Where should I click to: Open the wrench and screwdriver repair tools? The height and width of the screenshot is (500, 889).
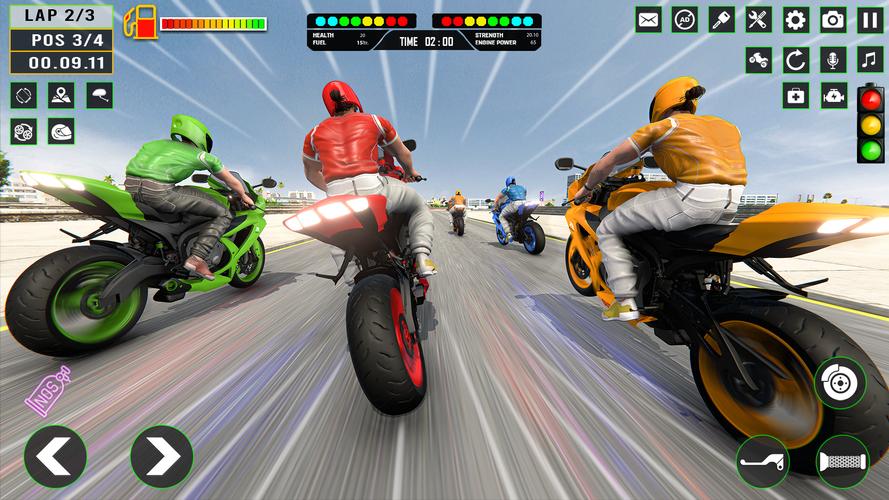coord(759,19)
